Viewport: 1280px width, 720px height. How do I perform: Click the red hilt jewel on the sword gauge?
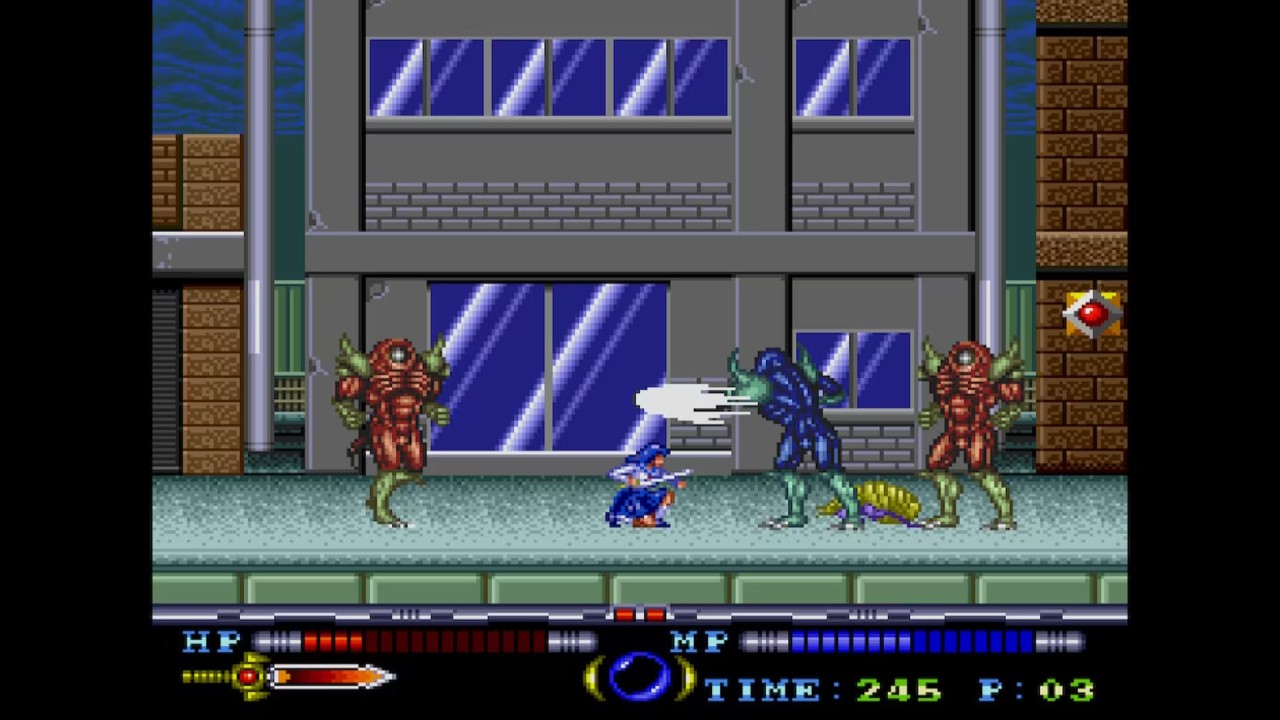(247, 678)
